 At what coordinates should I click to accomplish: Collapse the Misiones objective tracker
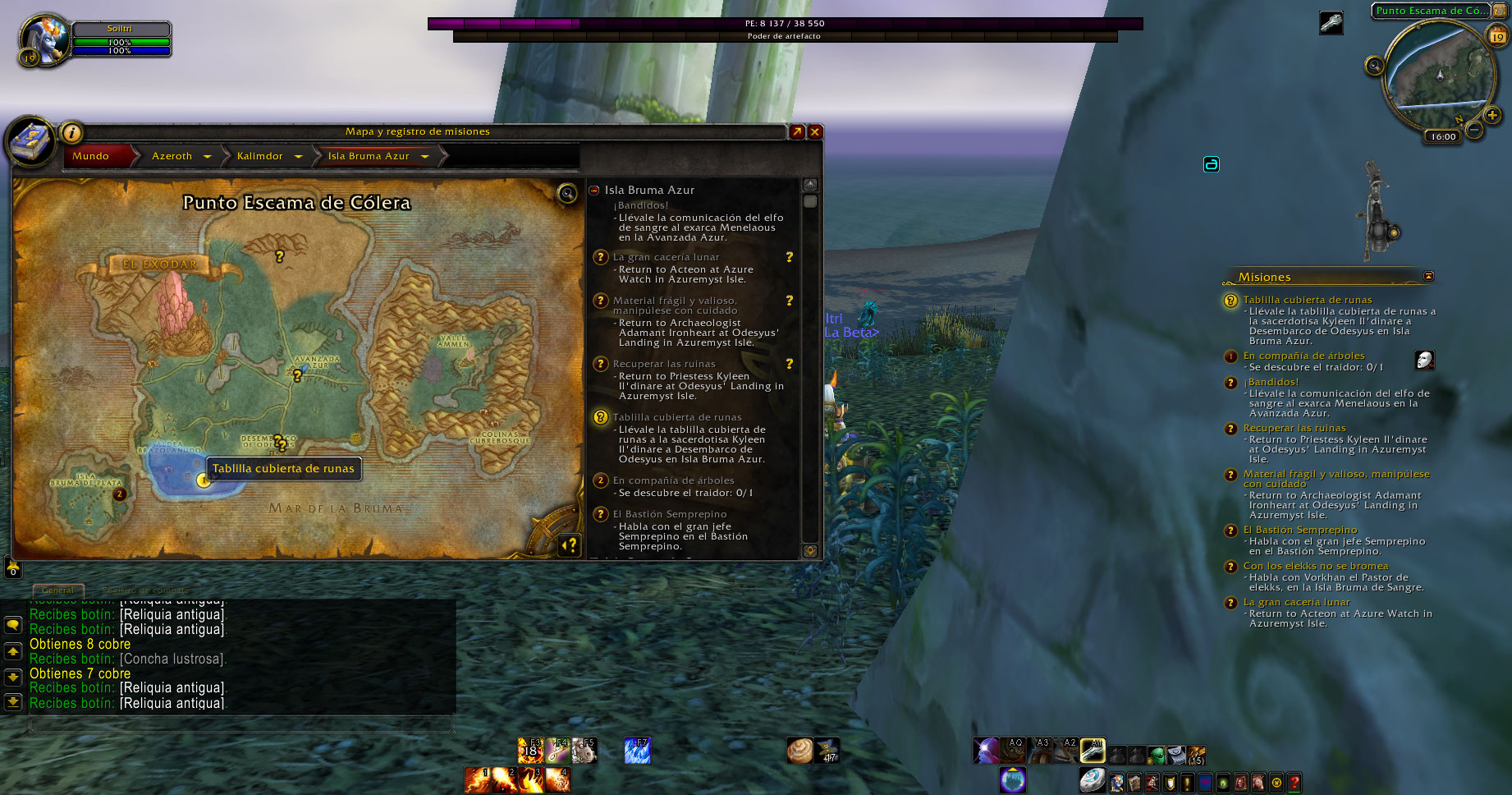(1428, 276)
